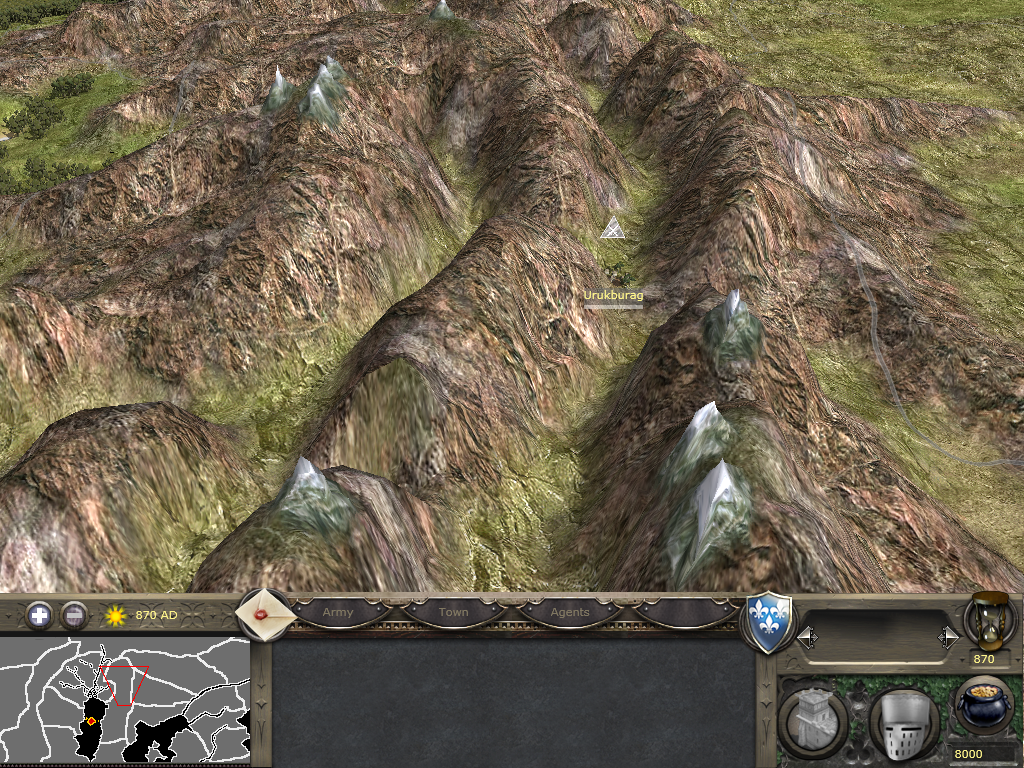Open the faction overview via fleur-de-lis shield
The height and width of the screenshot is (768, 1024).
click(x=770, y=622)
